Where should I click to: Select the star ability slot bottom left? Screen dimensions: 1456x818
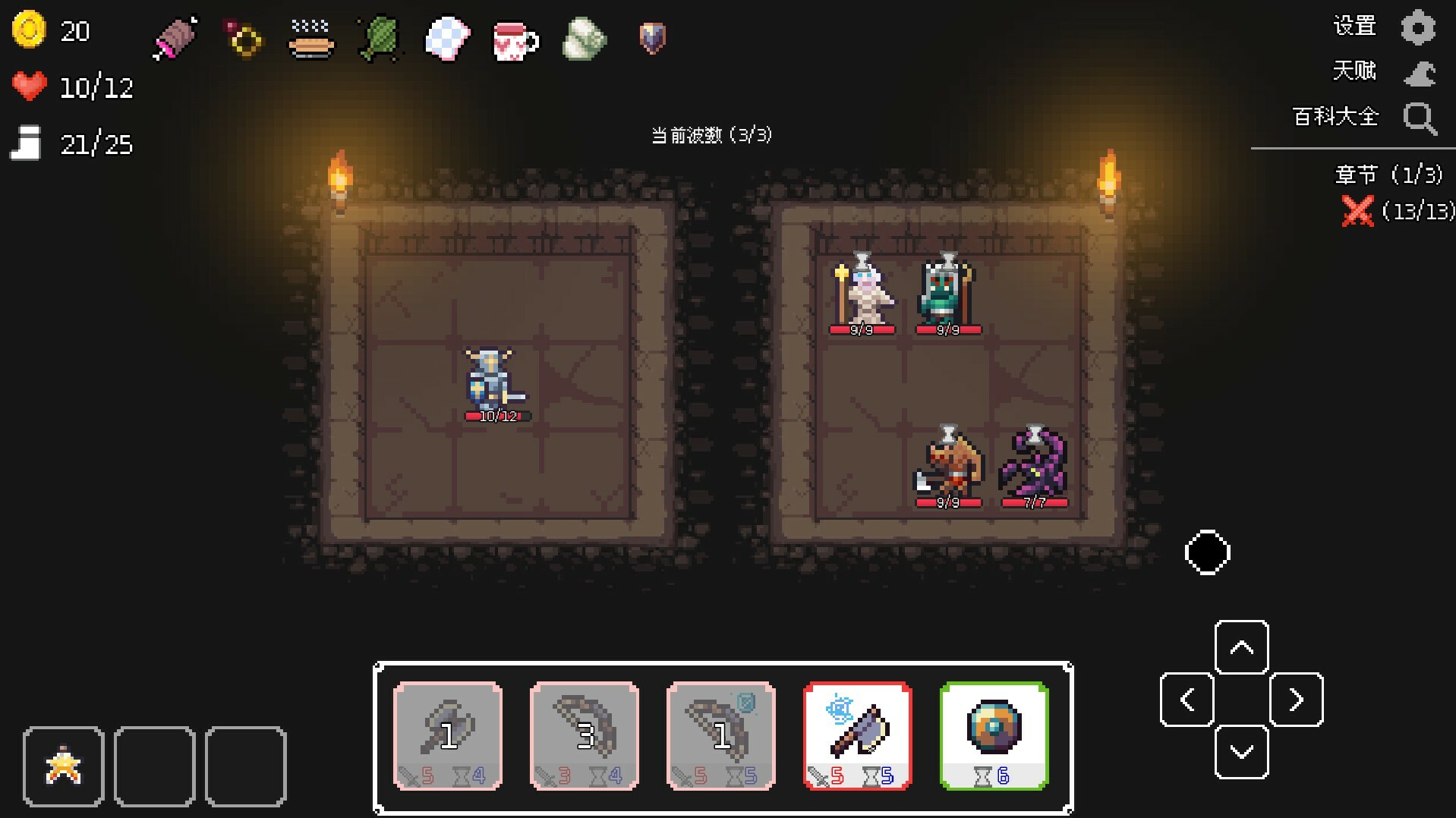[64, 766]
